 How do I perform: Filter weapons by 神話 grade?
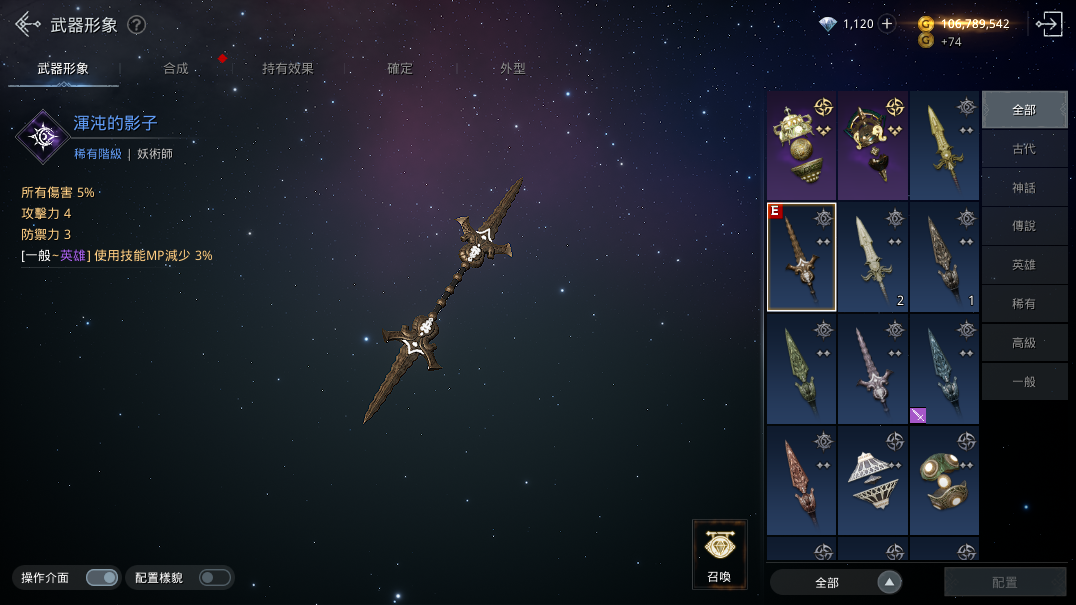pyautogui.click(x=1024, y=188)
